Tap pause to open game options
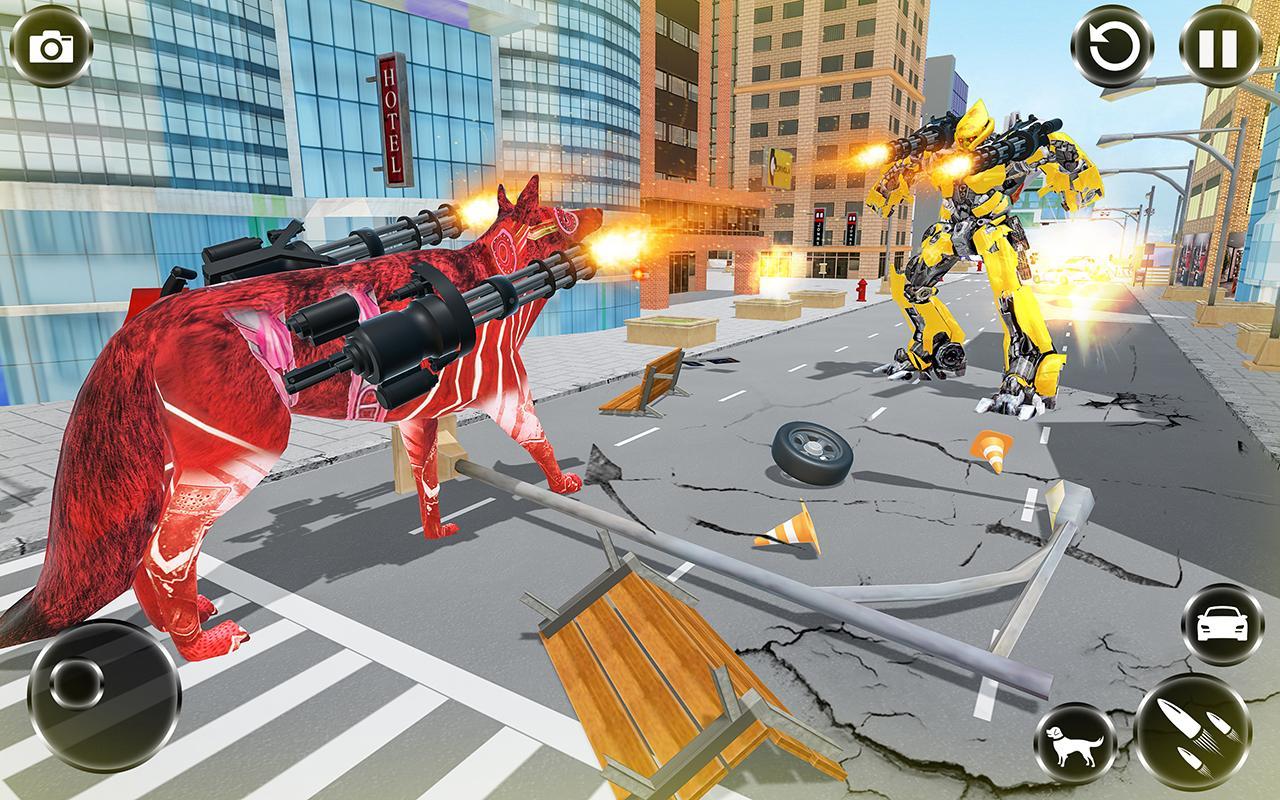 point(1215,45)
